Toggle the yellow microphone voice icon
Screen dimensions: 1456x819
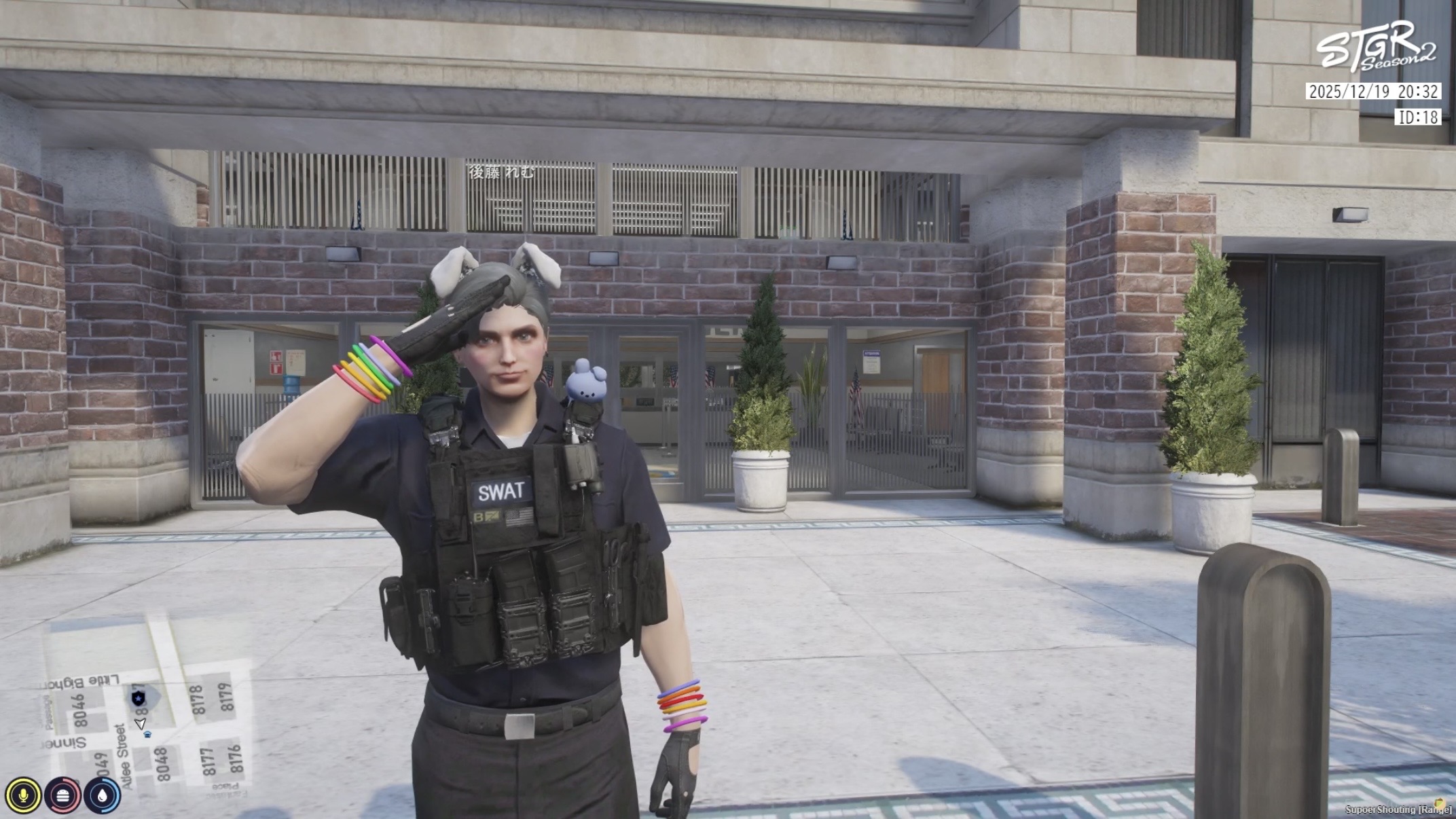click(23, 795)
